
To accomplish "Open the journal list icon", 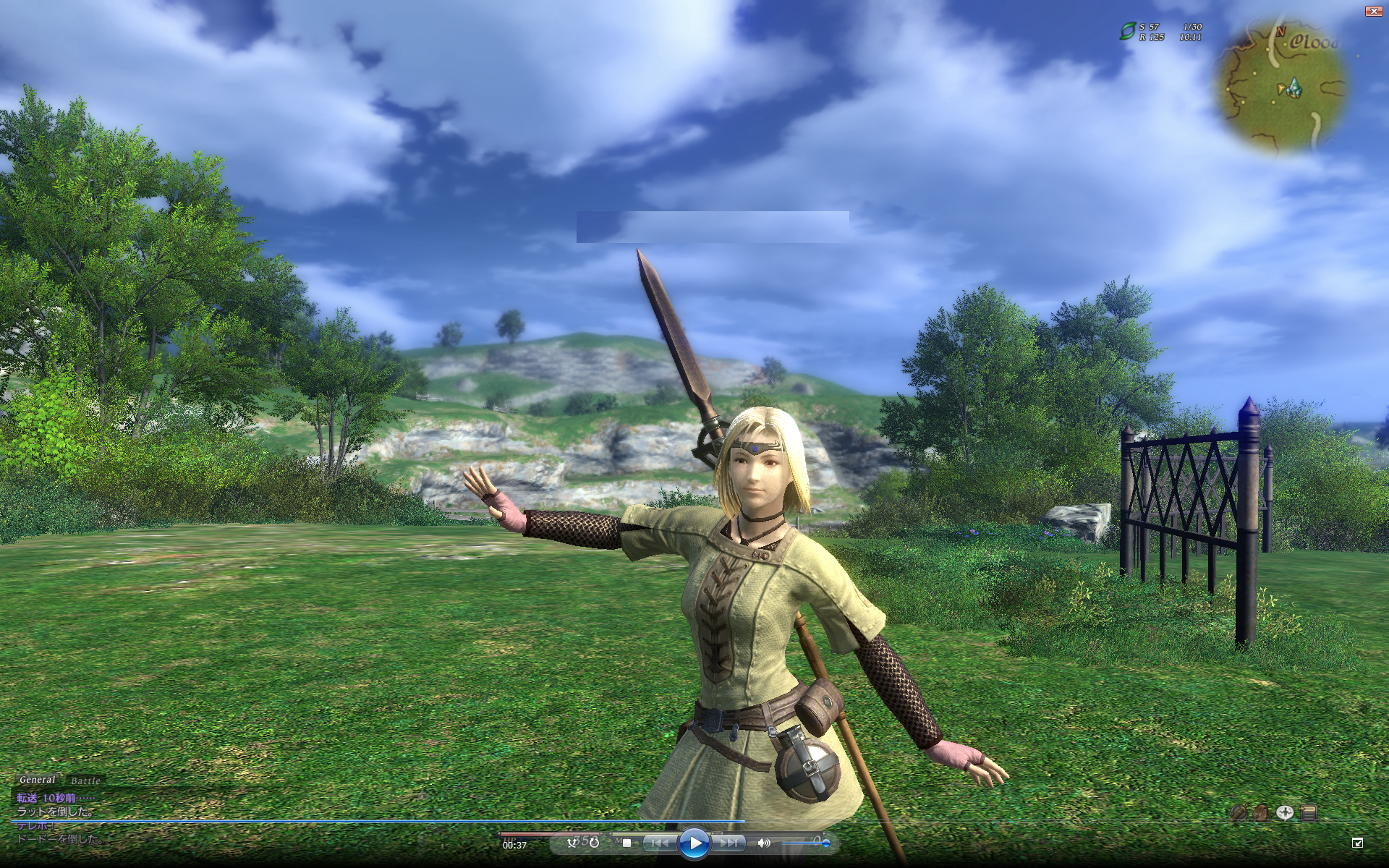I will [x=1309, y=813].
